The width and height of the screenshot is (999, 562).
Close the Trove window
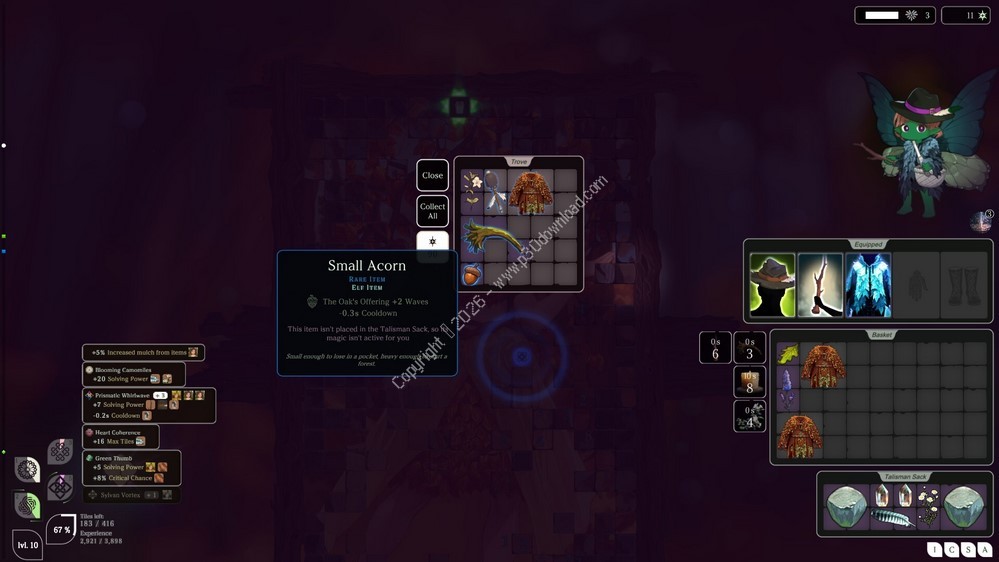click(432, 175)
